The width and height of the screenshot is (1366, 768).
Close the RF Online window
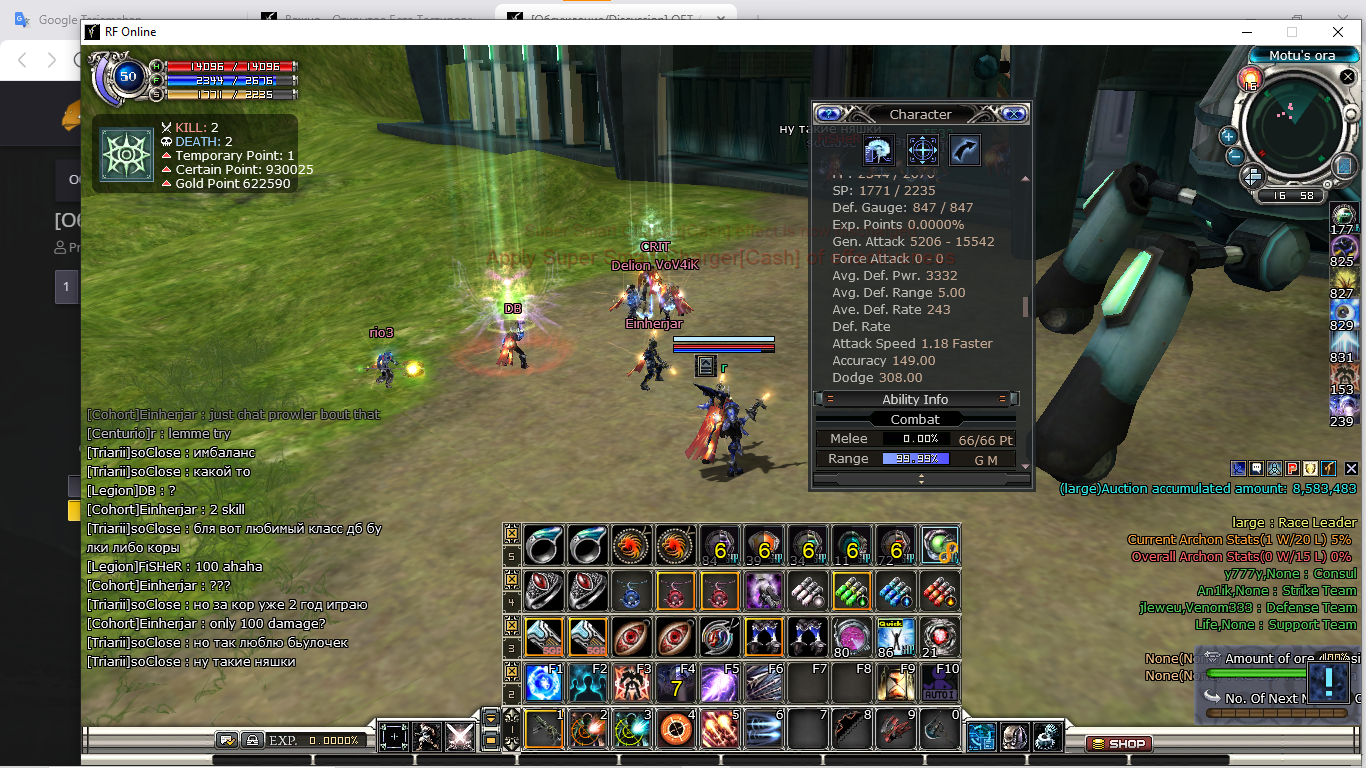pos(1338,32)
